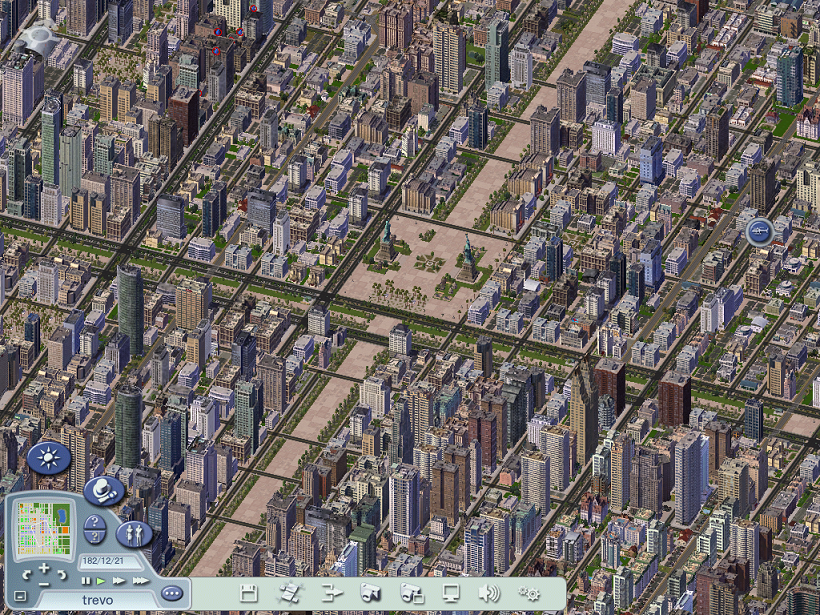The height and width of the screenshot is (615, 820).
Task: Collapse the control panel with minimize button
Action: coord(20,597)
